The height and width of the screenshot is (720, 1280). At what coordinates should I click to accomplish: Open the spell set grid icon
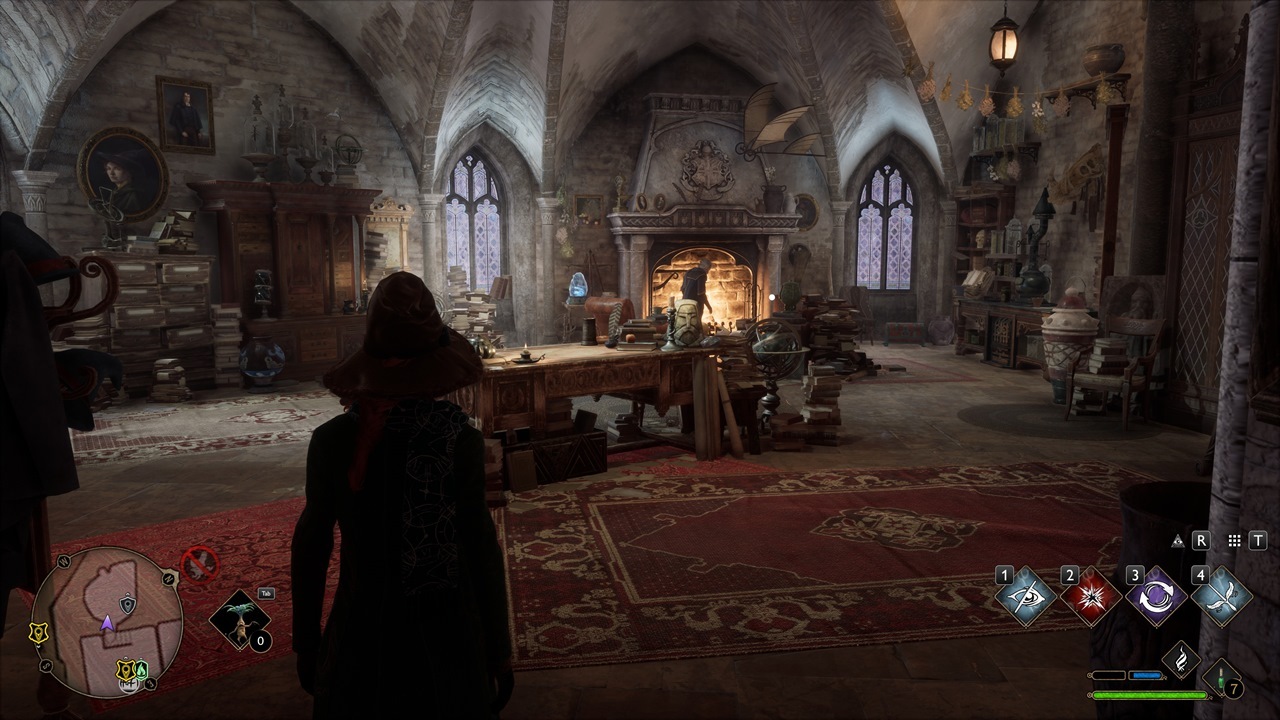pyautogui.click(x=1234, y=541)
